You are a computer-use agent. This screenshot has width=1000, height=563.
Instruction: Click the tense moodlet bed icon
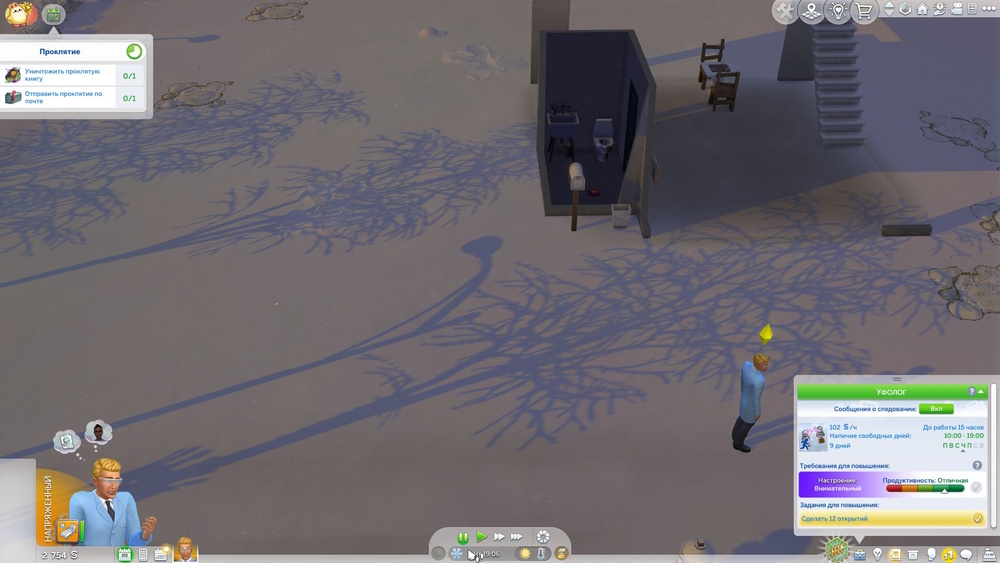coord(67,530)
